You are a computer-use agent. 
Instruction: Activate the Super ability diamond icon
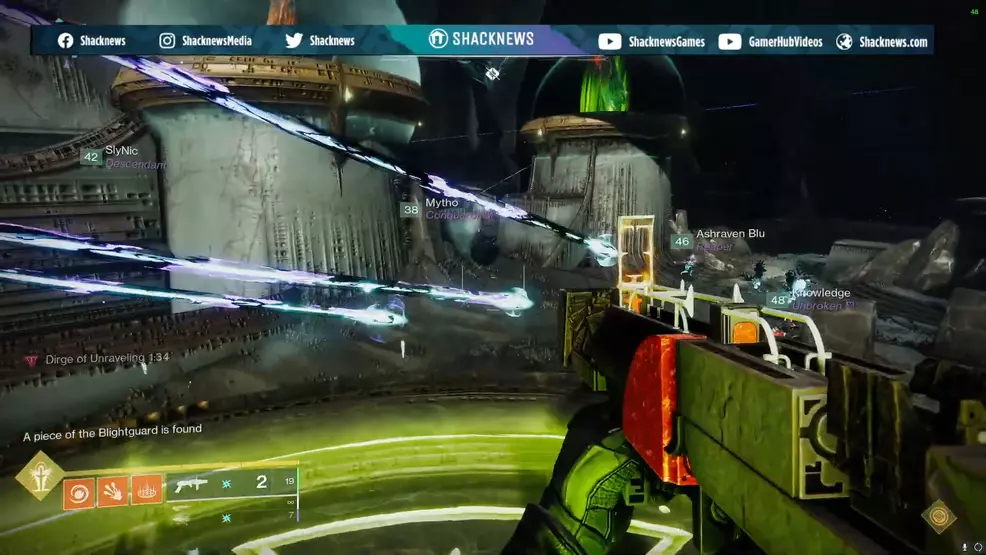tap(39, 476)
